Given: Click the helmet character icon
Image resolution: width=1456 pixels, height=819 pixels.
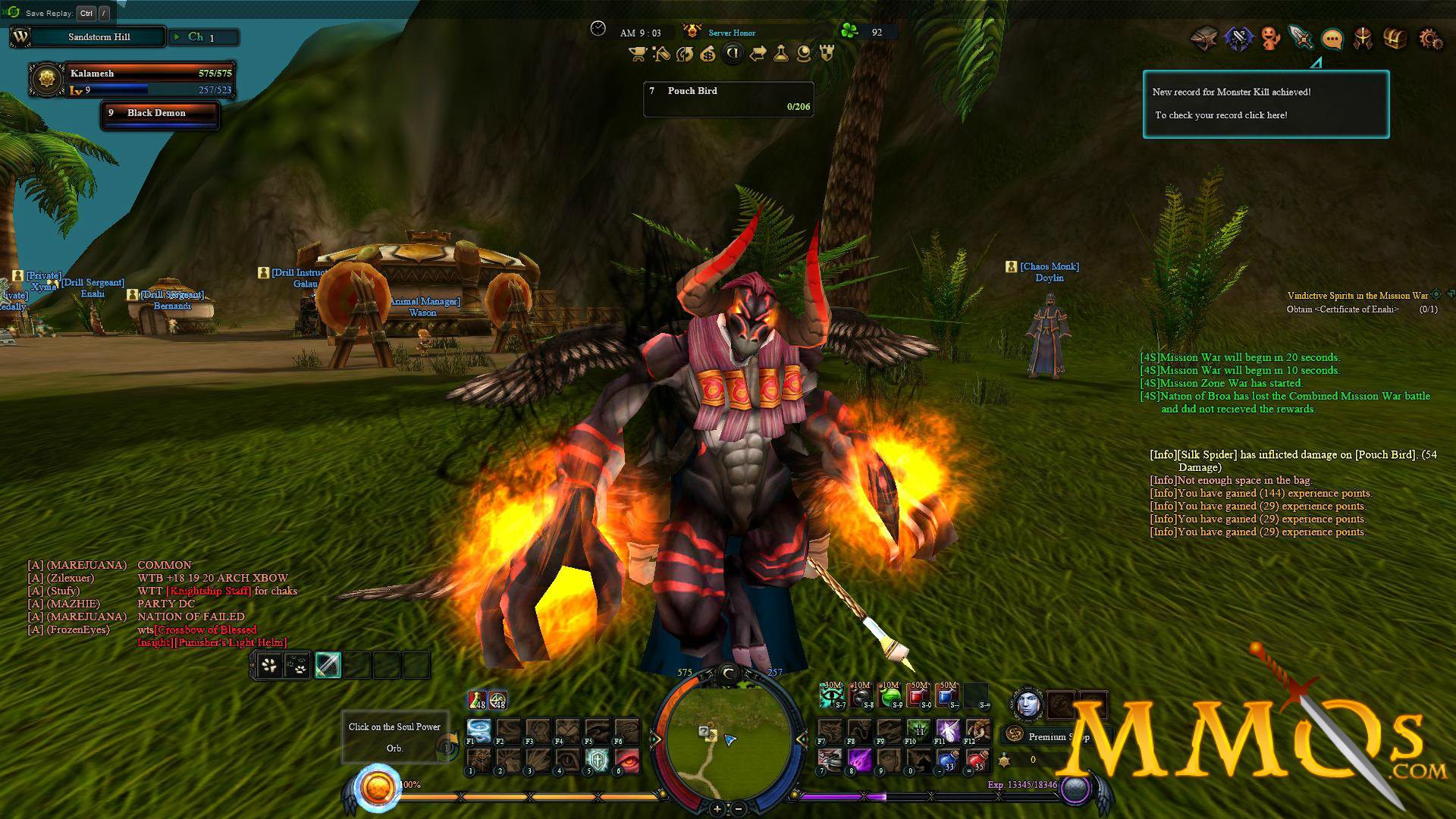Looking at the screenshot, I should click(1363, 38).
